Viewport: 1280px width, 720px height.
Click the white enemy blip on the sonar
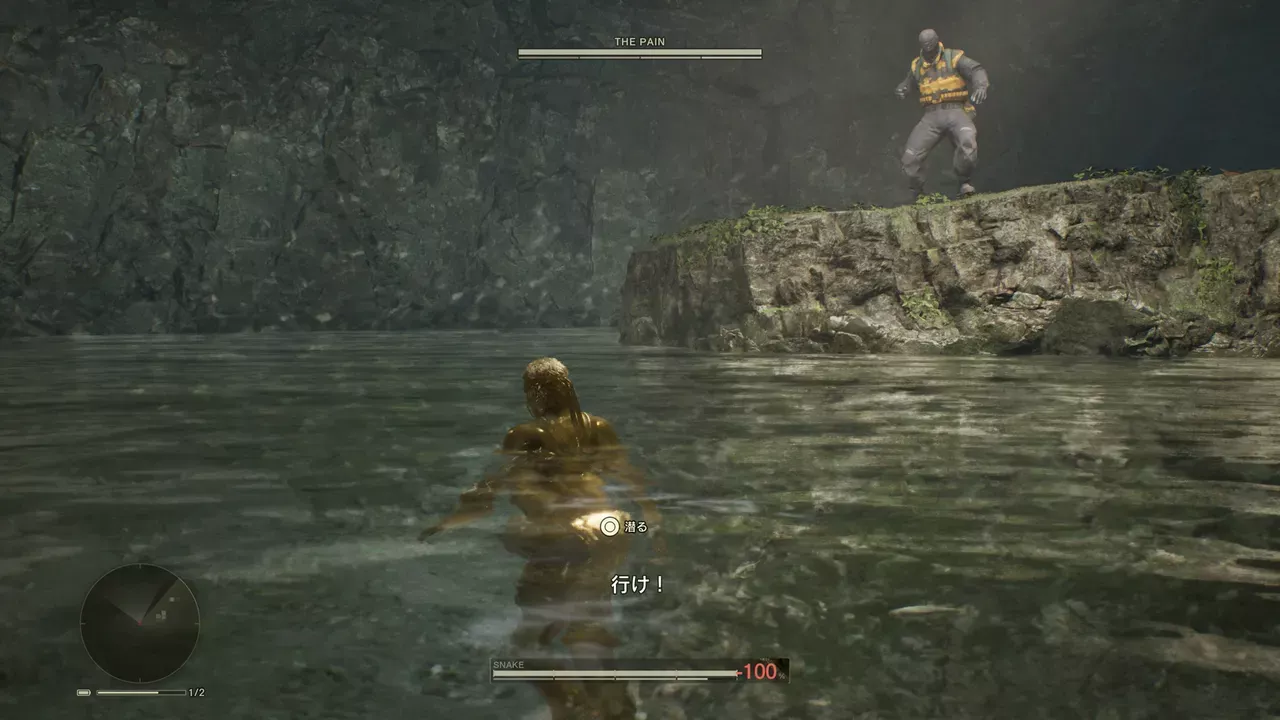pos(171,600)
